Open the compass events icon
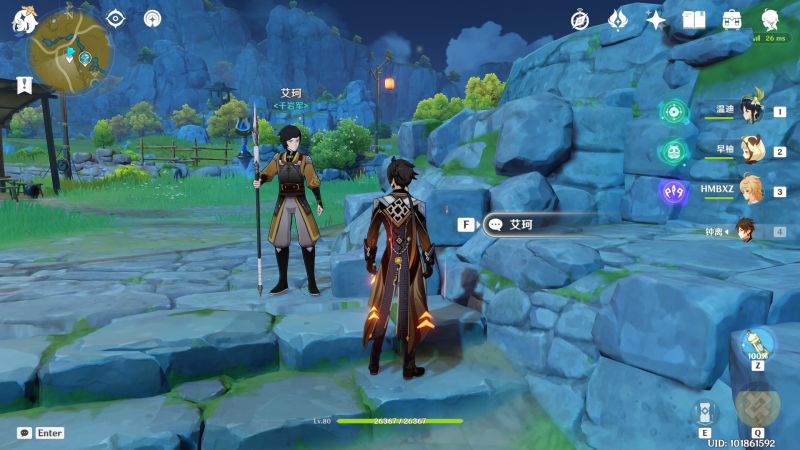 point(580,20)
